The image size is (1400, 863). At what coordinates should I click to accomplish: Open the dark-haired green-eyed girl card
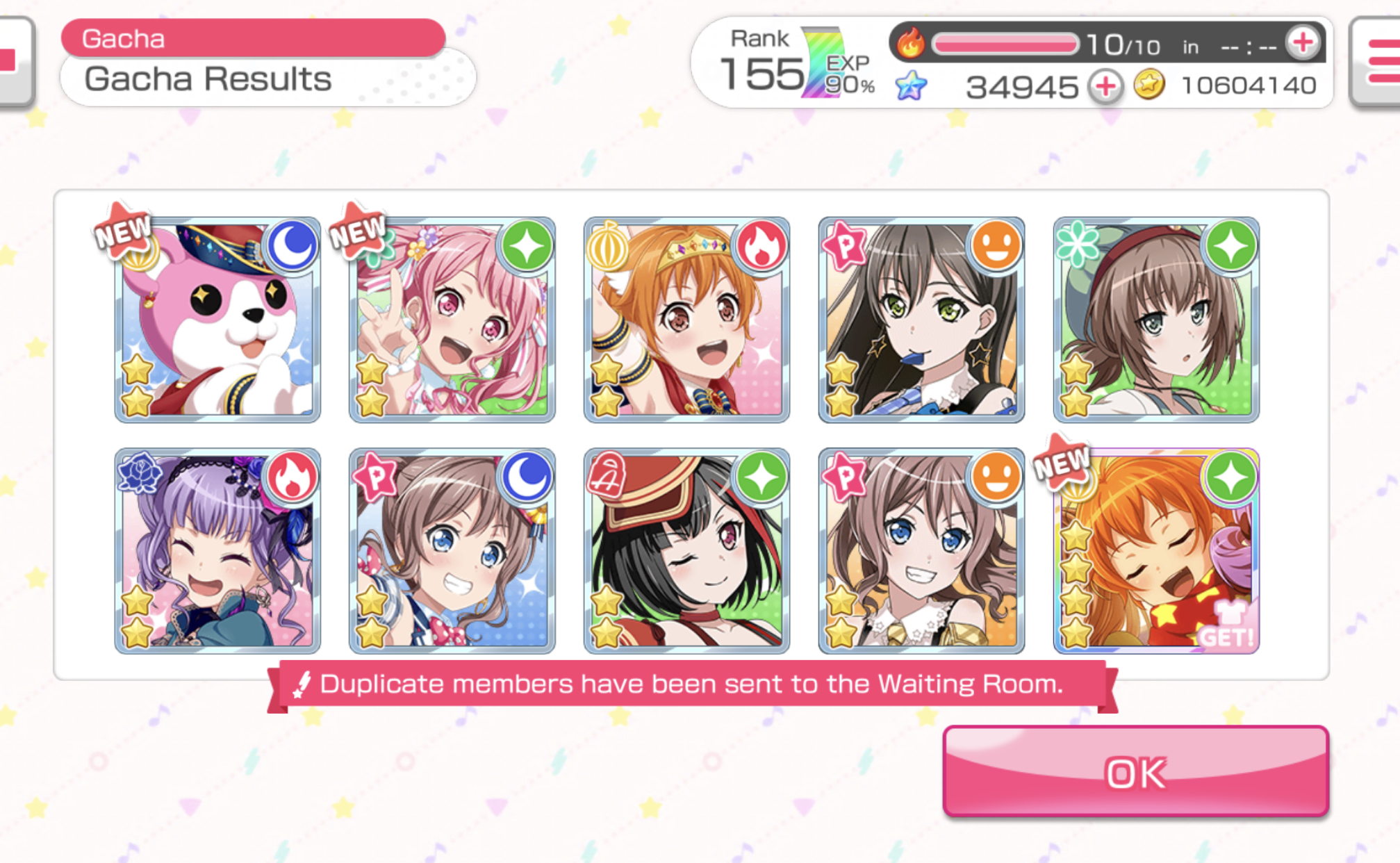[x=921, y=320]
